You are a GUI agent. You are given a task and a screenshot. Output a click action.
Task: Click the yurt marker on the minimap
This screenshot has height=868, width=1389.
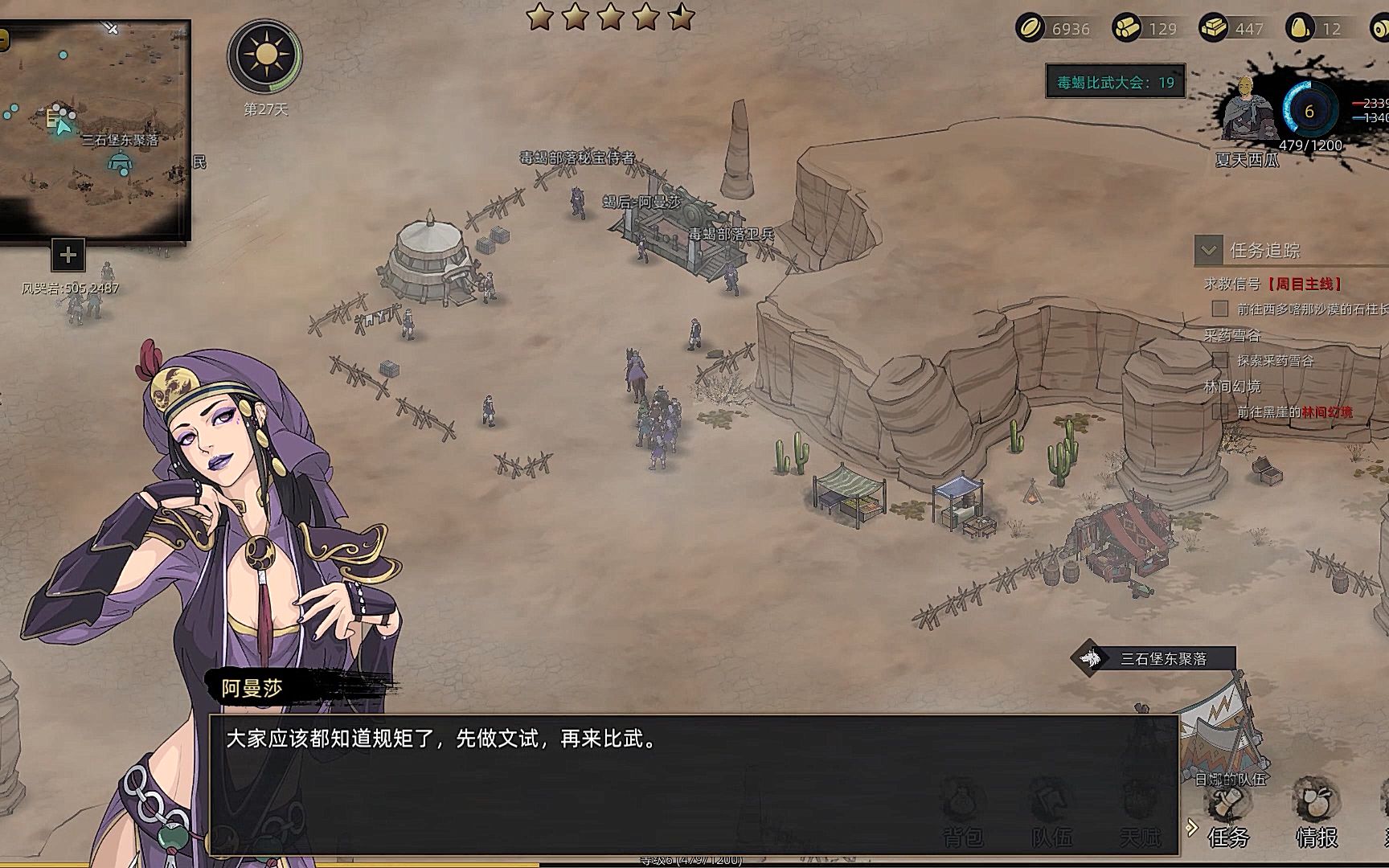[x=121, y=163]
